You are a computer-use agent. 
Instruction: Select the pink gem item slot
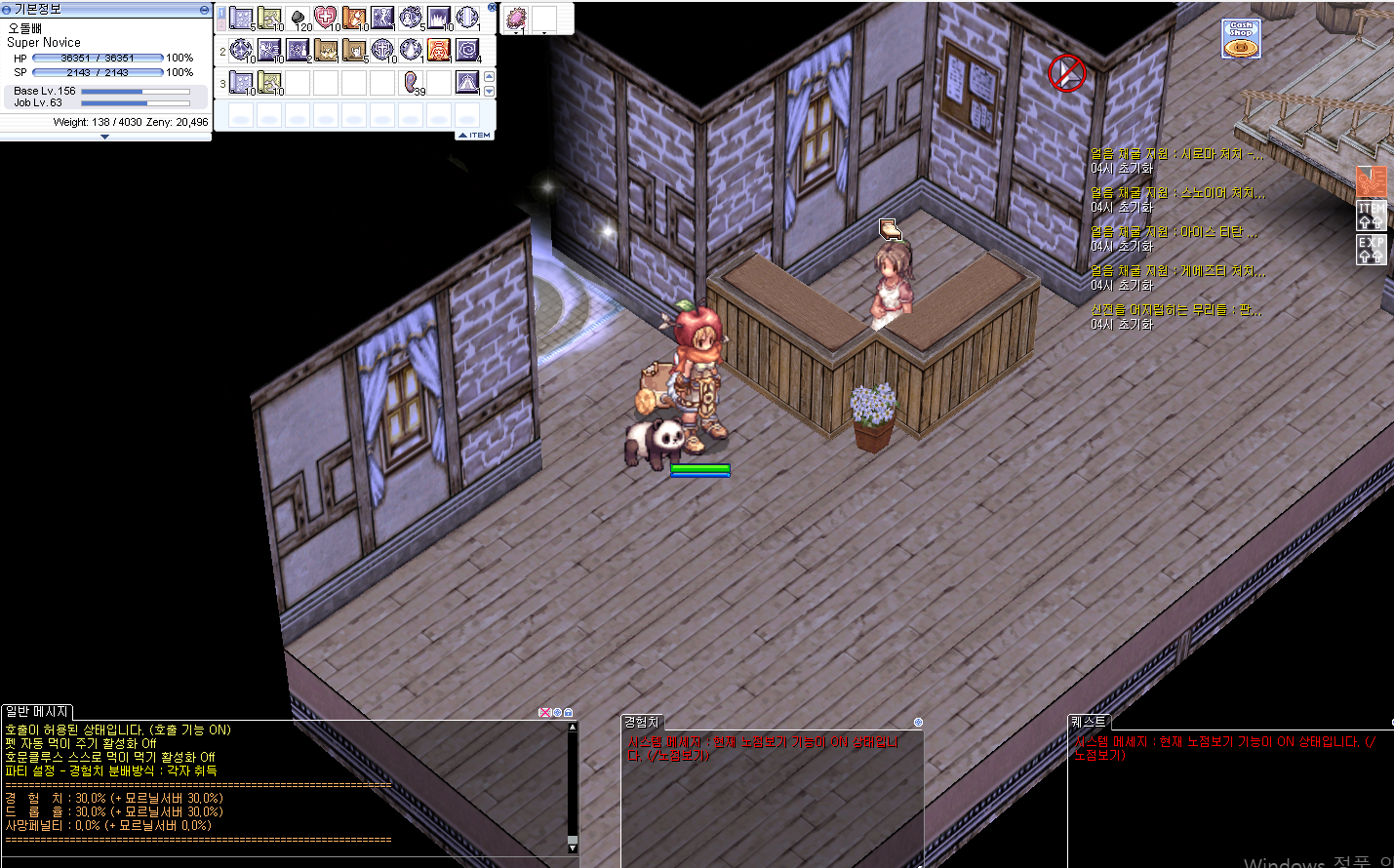click(517, 18)
